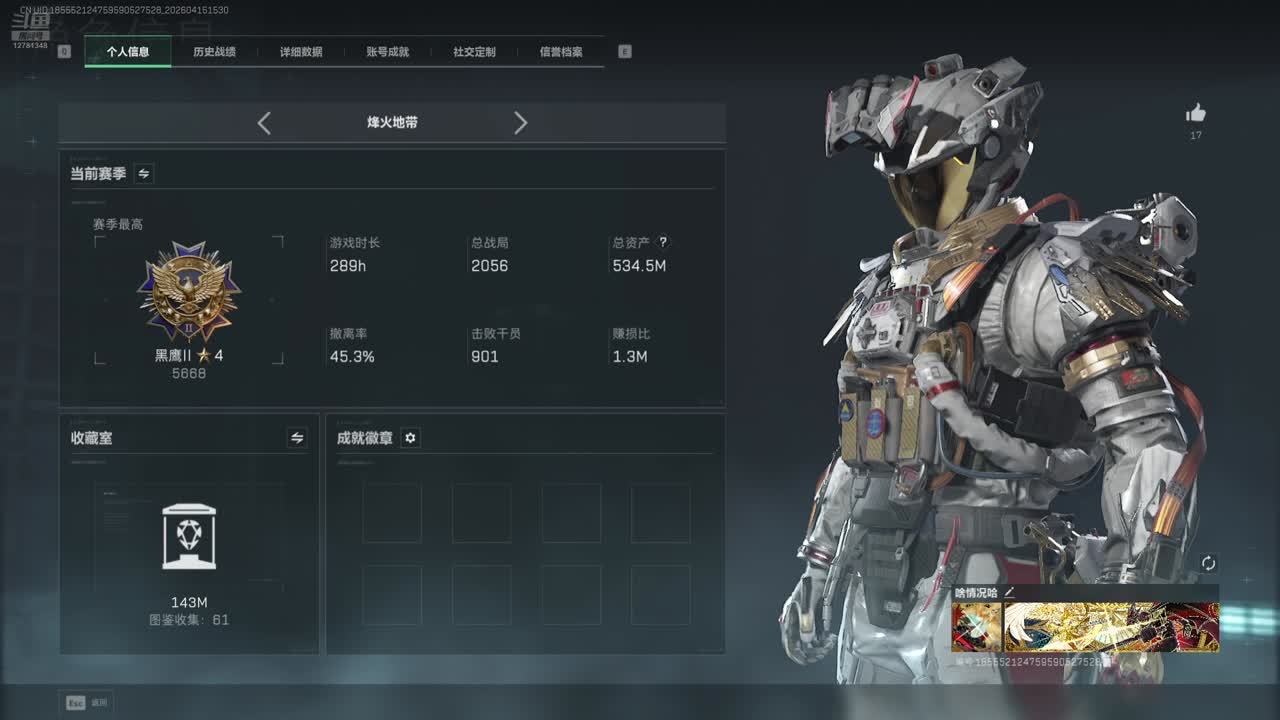This screenshot has width=1280, height=720.
Task: Open the 成就徽章 gear settings
Action: [x=410, y=438]
